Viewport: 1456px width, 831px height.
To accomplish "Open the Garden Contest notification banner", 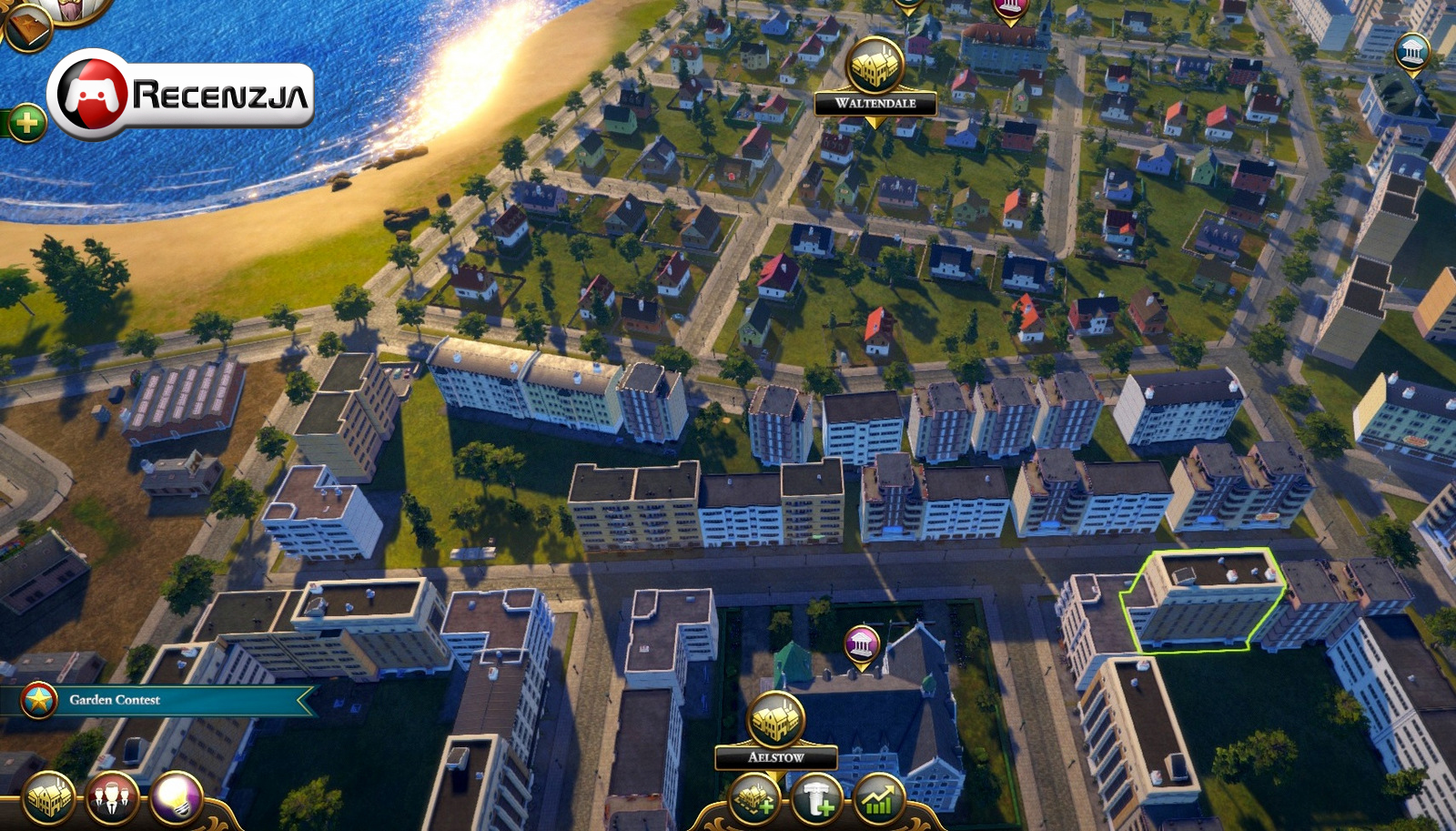I will click(x=164, y=700).
